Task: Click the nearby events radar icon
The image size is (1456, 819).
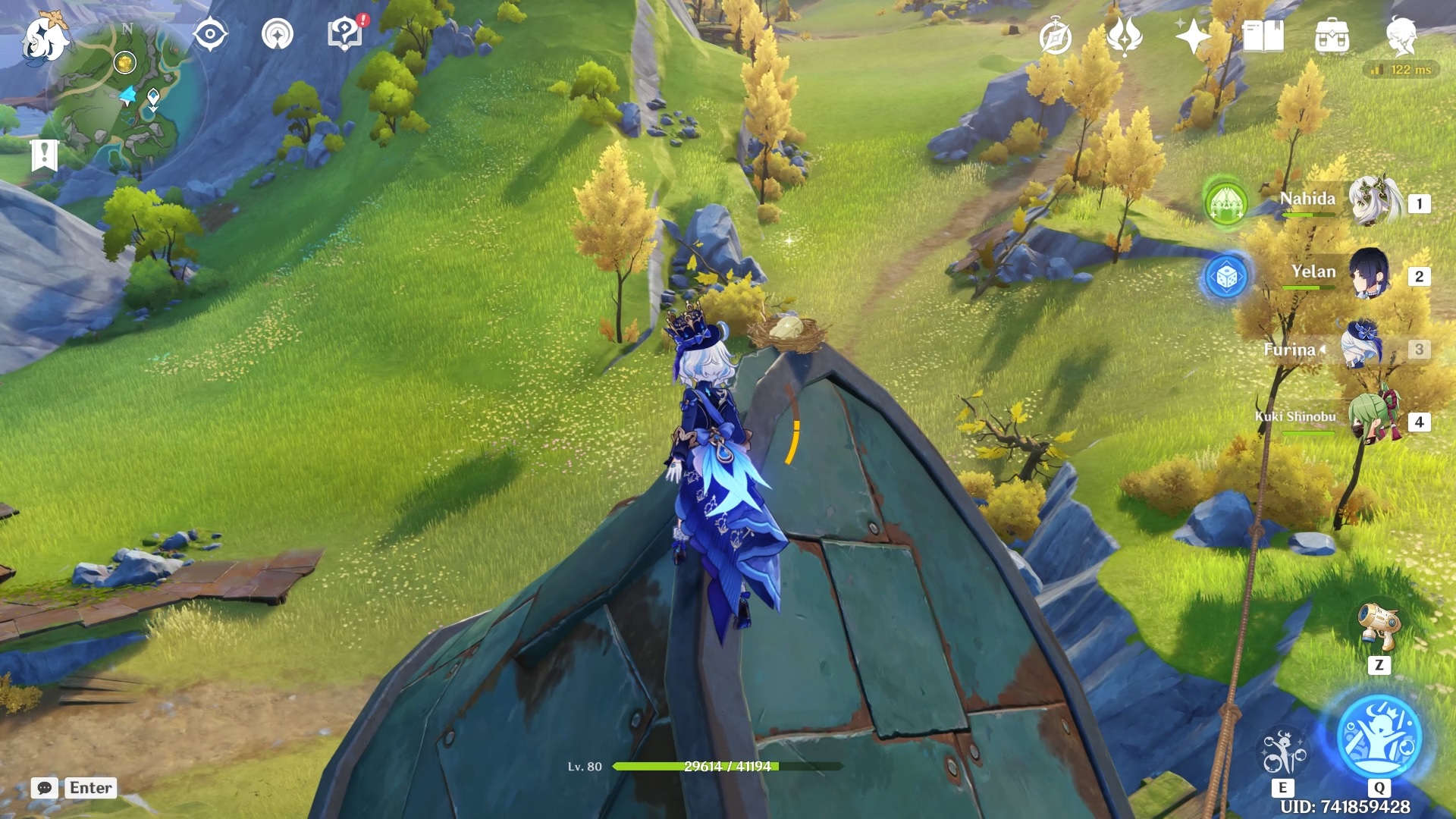Action: (278, 33)
